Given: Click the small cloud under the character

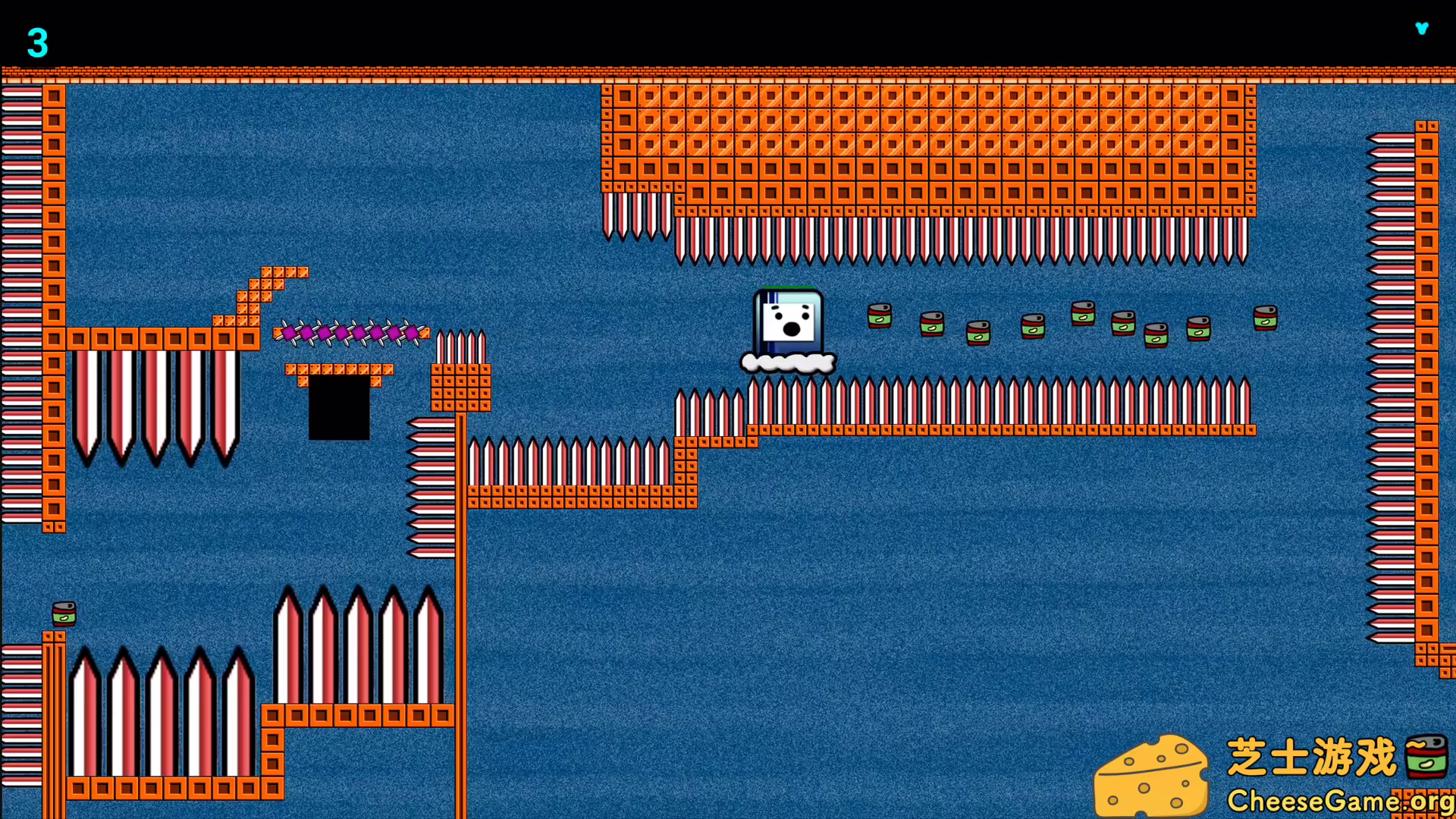Looking at the screenshot, I should 789,362.
